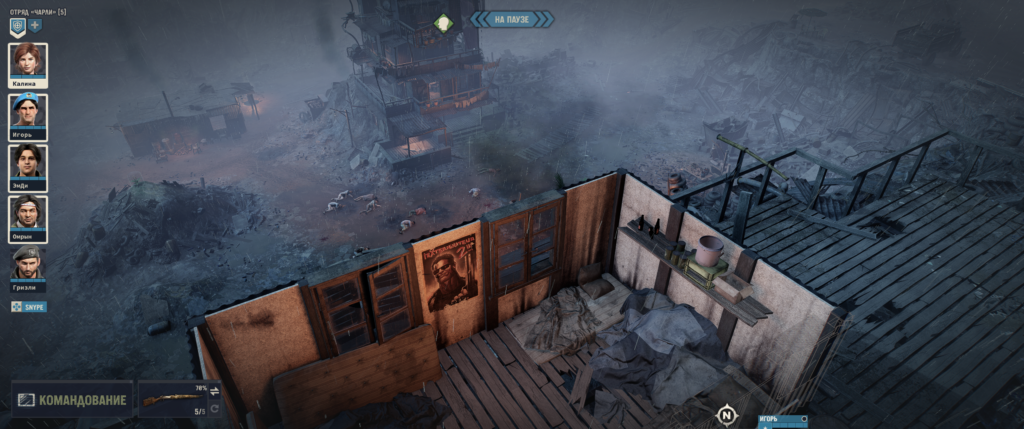Pick the Омрын squad member portrait
This screenshot has width=1024, height=429.
click(x=28, y=212)
